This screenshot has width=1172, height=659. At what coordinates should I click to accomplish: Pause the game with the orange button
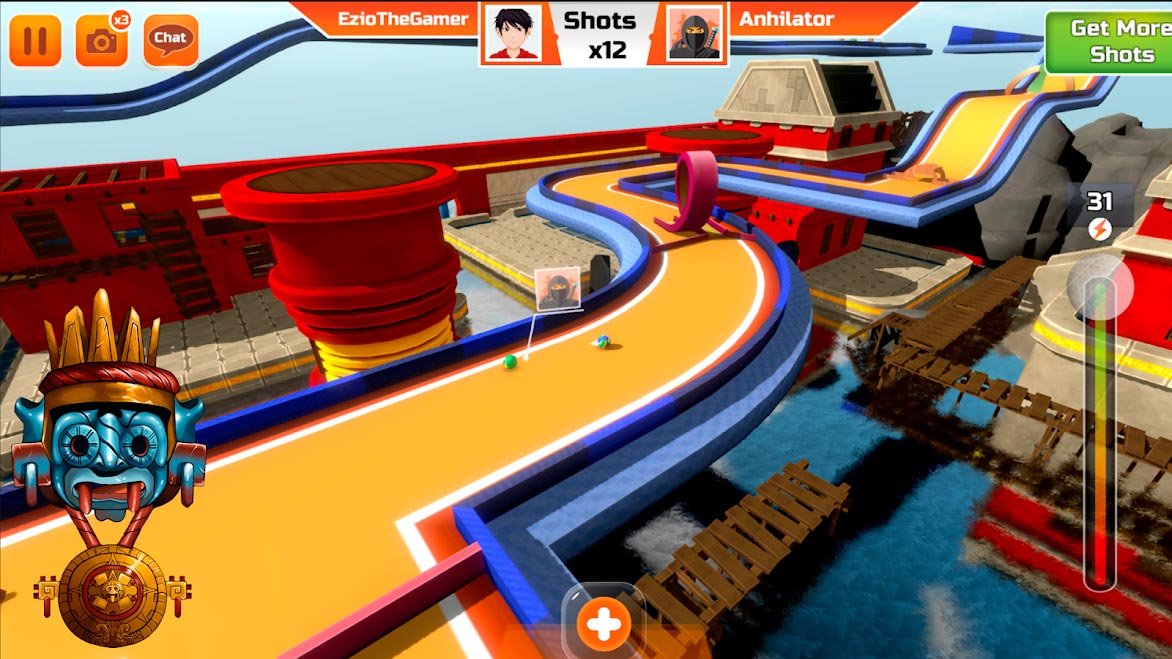35,40
